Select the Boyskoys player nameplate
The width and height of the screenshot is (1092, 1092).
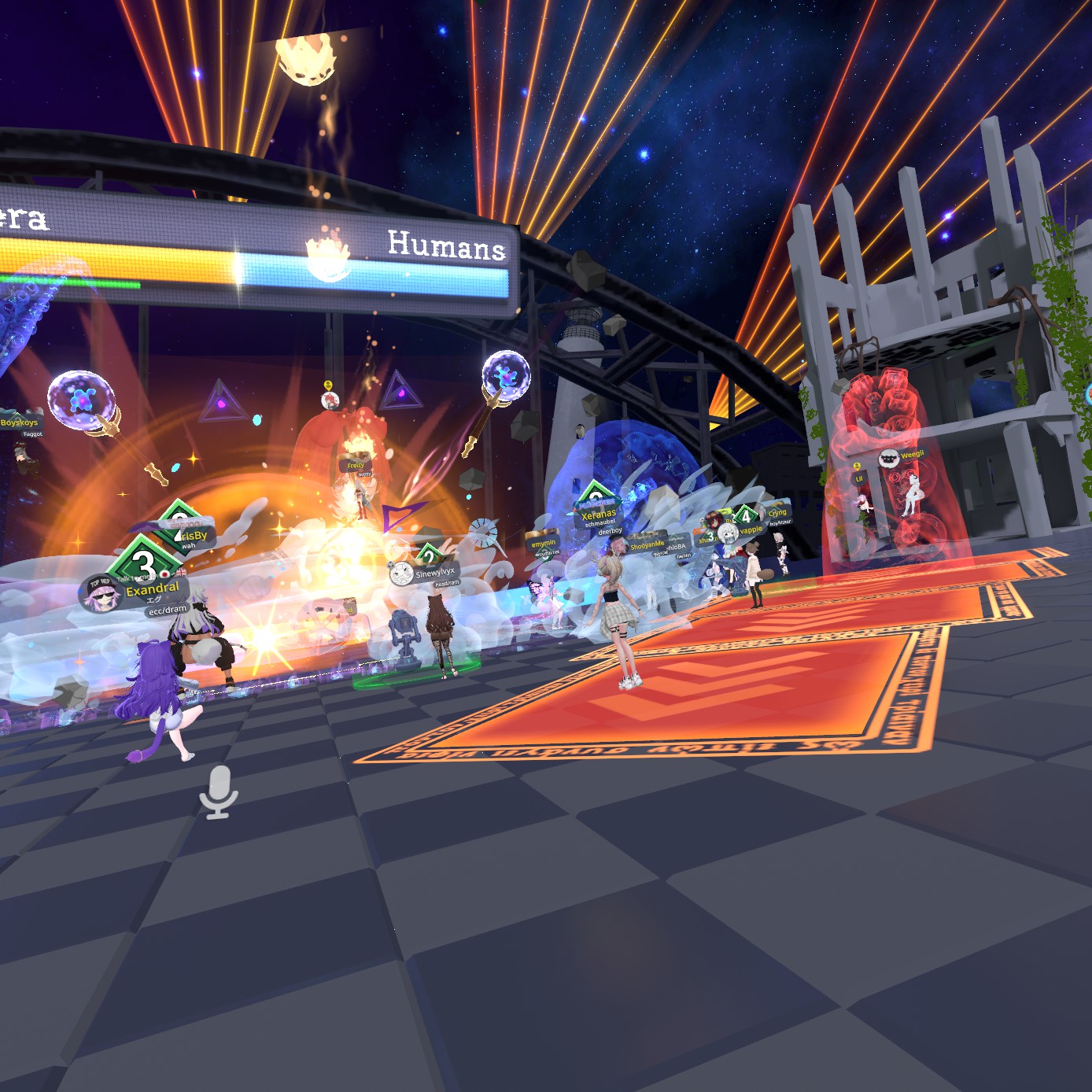coord(20,422)
